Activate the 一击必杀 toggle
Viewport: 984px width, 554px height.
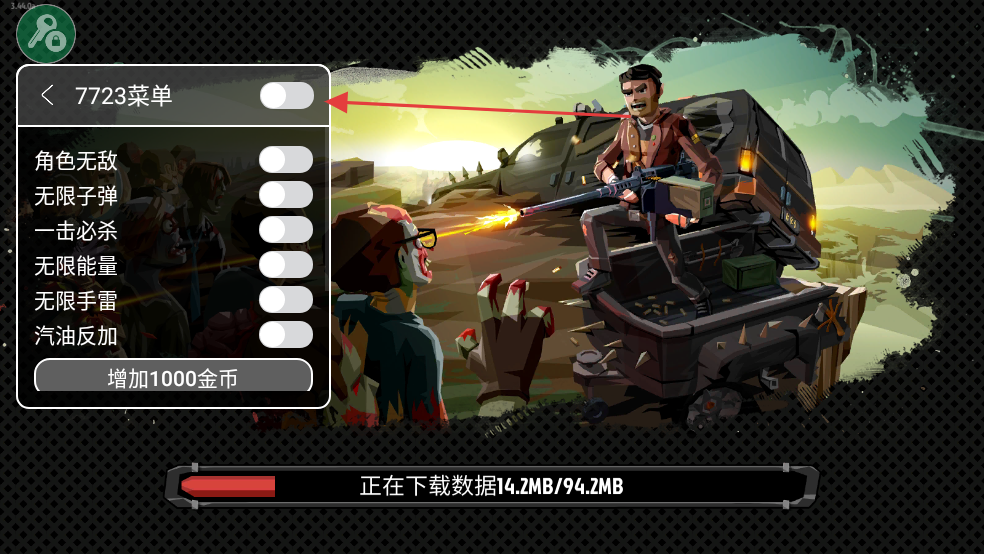click(286, 230)
